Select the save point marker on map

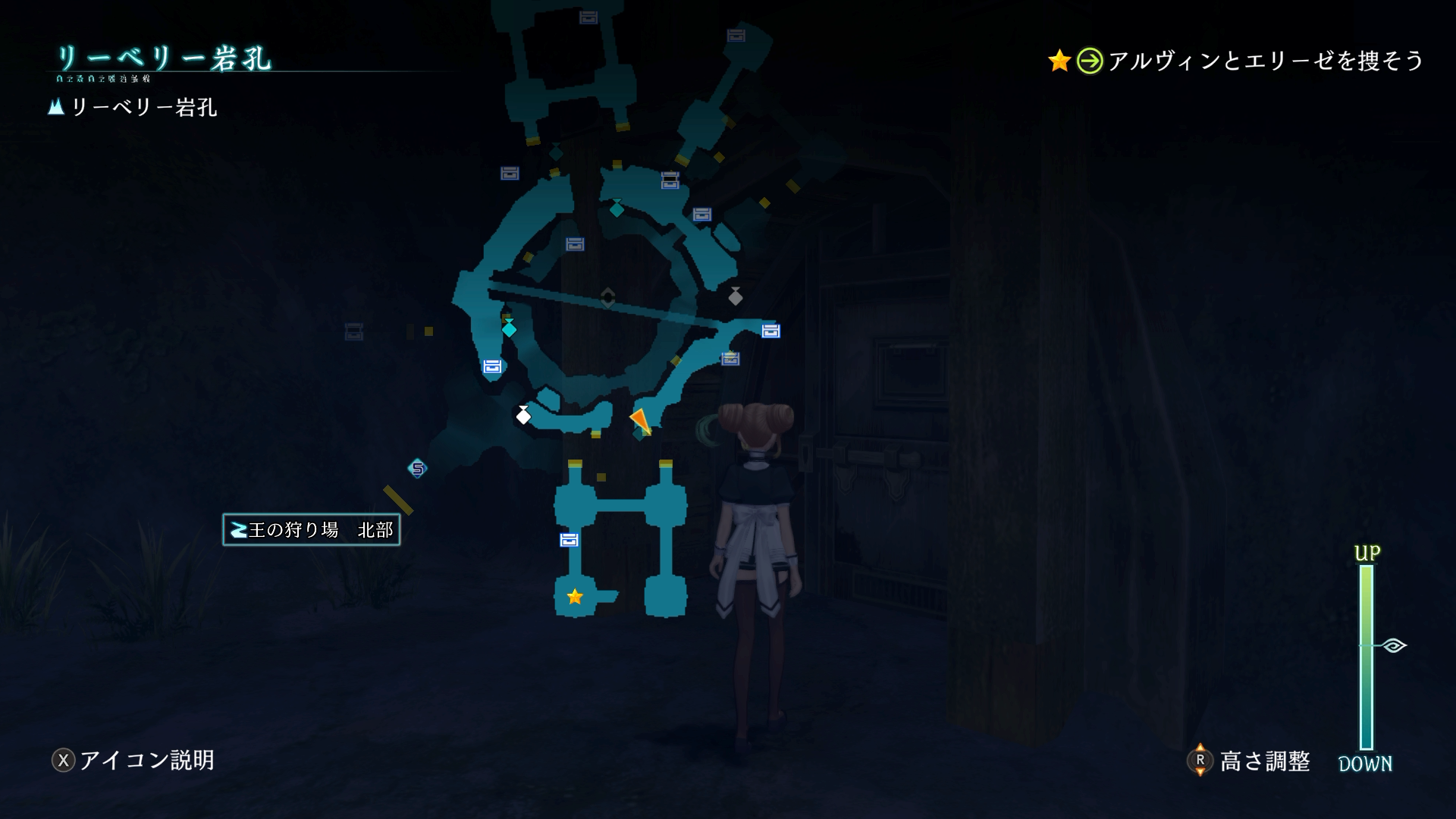[417, 469]
